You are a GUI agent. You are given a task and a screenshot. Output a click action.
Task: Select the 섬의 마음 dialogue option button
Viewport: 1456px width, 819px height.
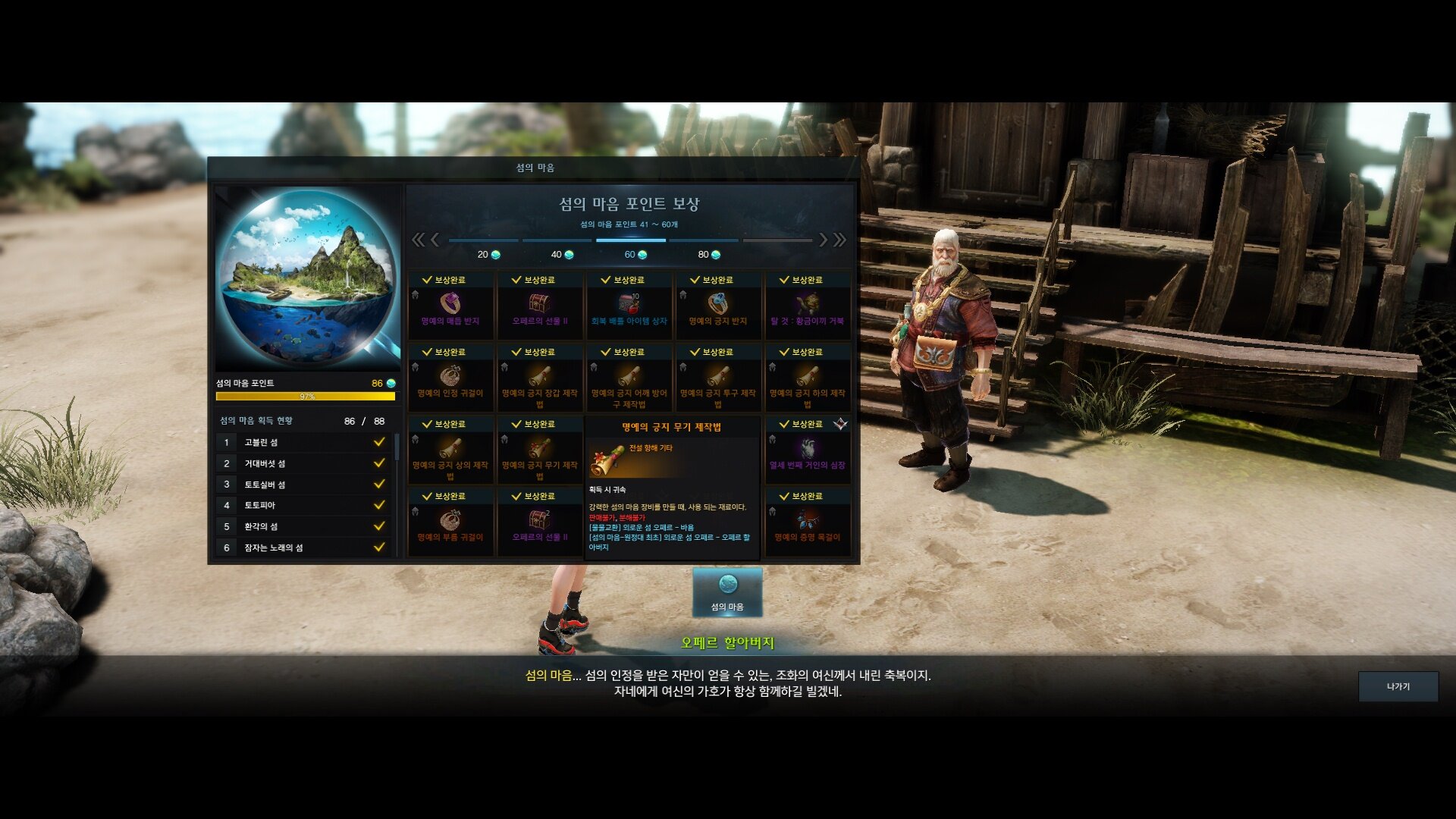(x=727, y=592)
